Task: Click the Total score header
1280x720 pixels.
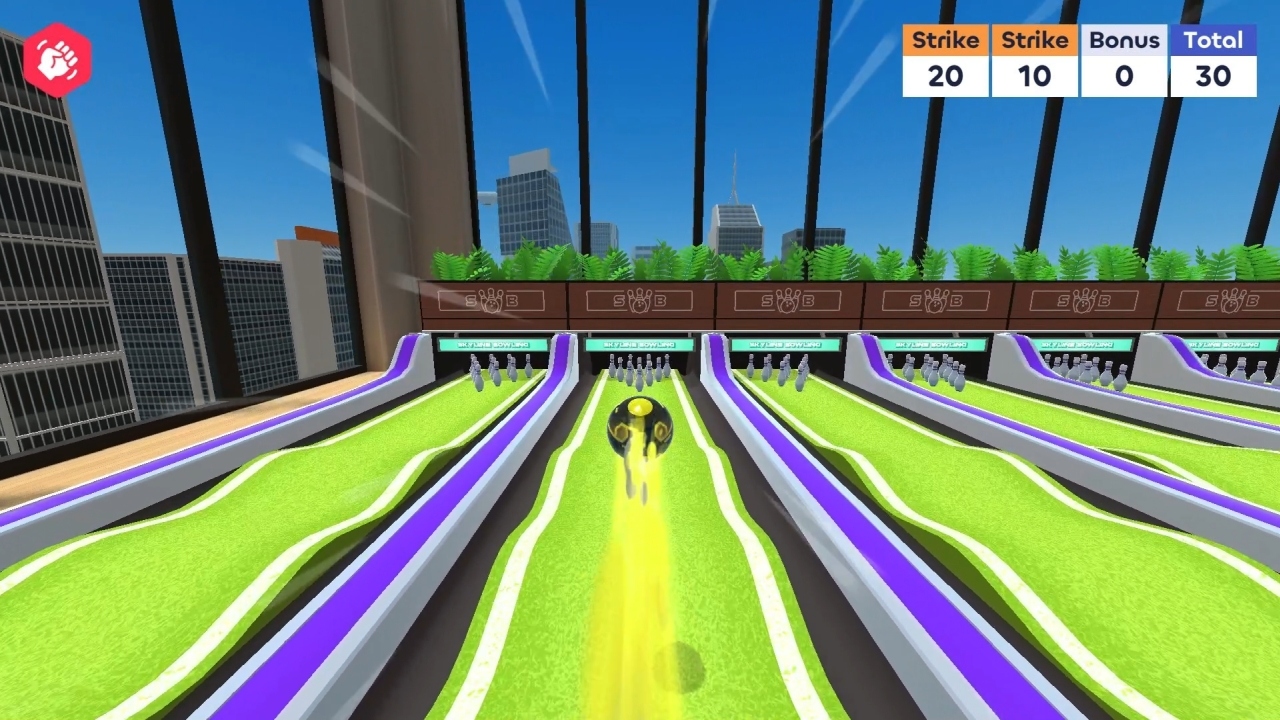Action: coord(1213,40)
